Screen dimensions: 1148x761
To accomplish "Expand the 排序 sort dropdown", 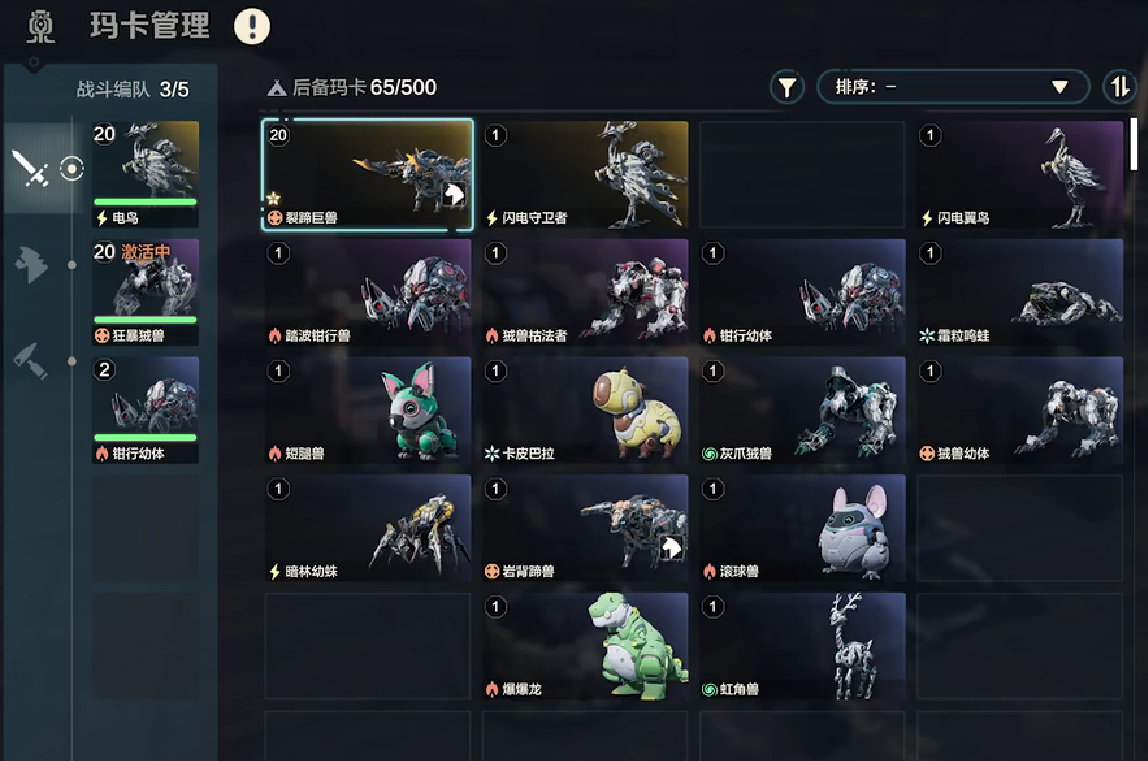I will click(952, 87).
